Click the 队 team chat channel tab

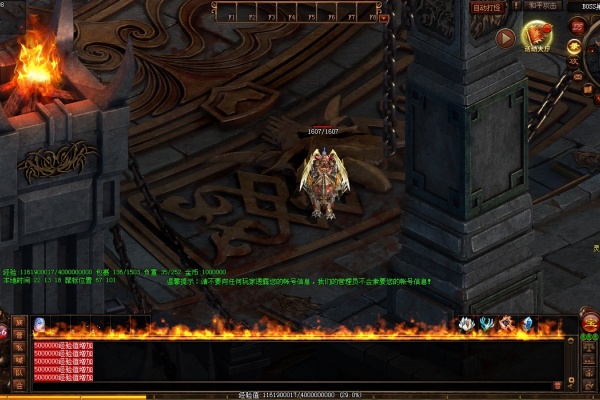pos(19,371)
